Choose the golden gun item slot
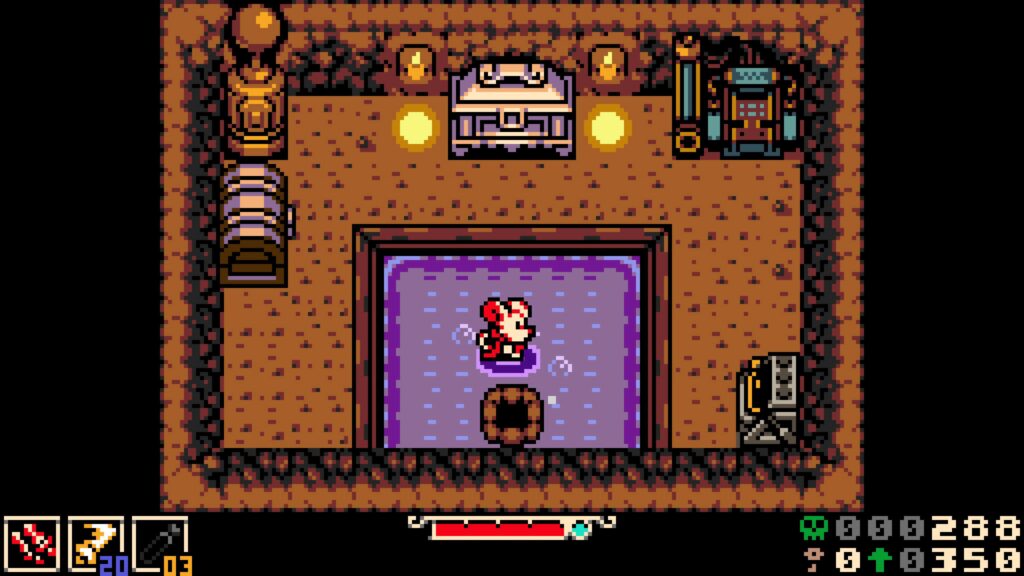This screenshot has height=576, width=1024. (95, 544)
